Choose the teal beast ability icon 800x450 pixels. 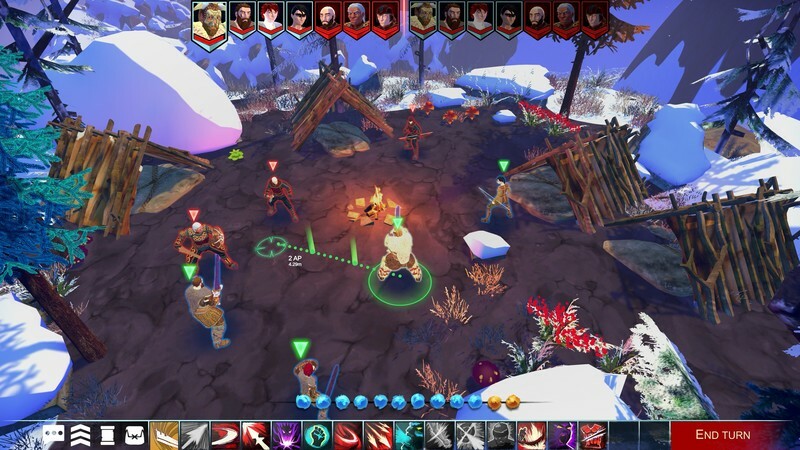pyautogui.click(x=410, y=435)
